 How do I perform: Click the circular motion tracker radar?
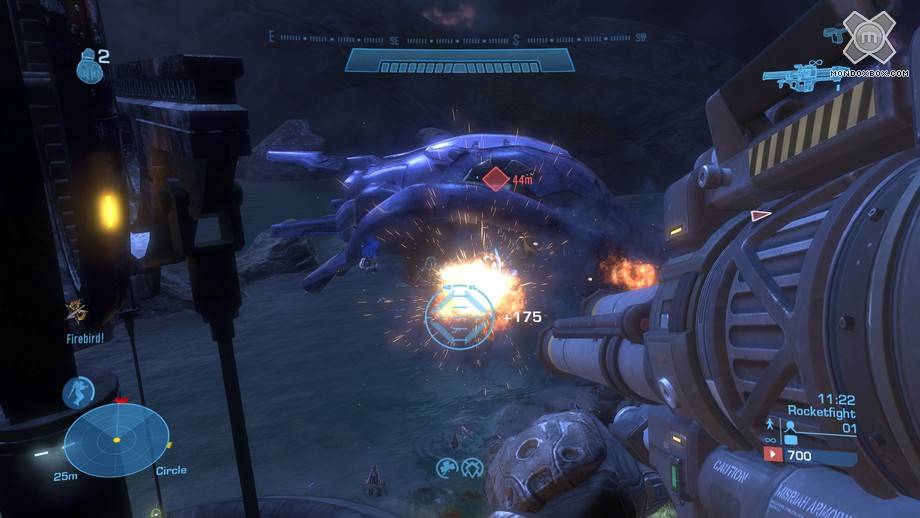click(x=115, y=440)
